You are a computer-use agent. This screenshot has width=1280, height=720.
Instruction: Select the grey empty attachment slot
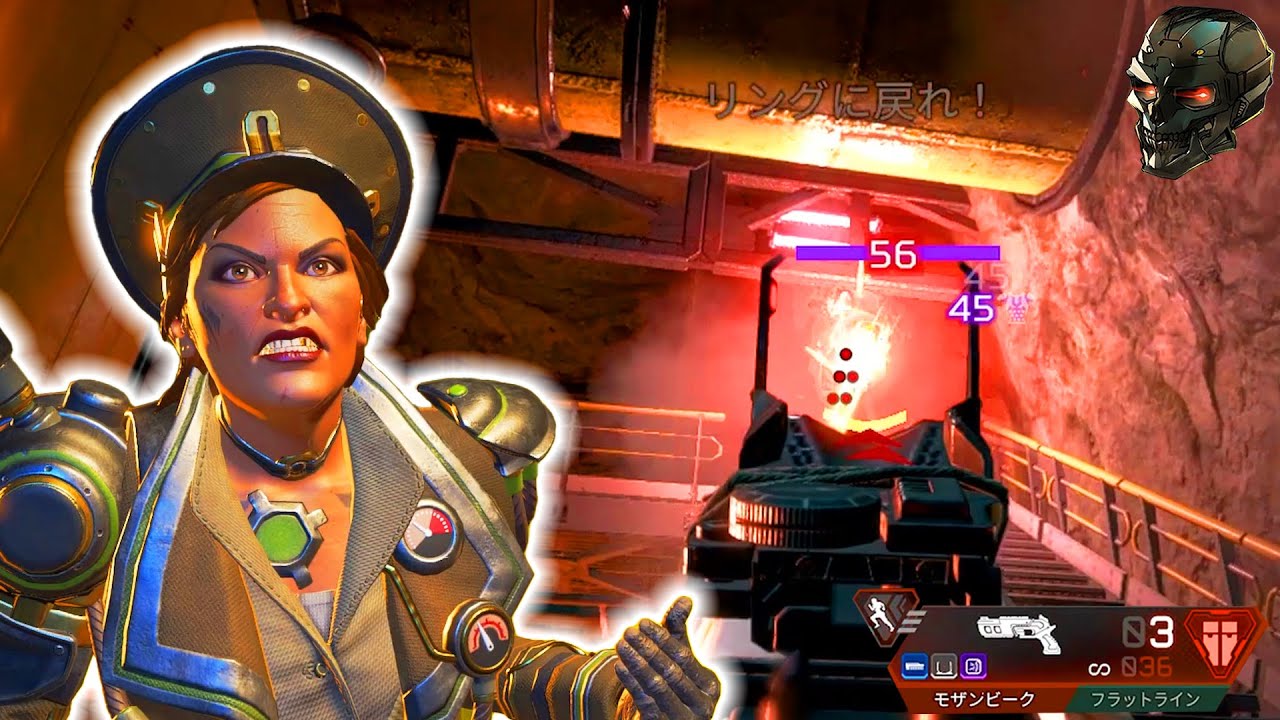click(x=942, y=667)
